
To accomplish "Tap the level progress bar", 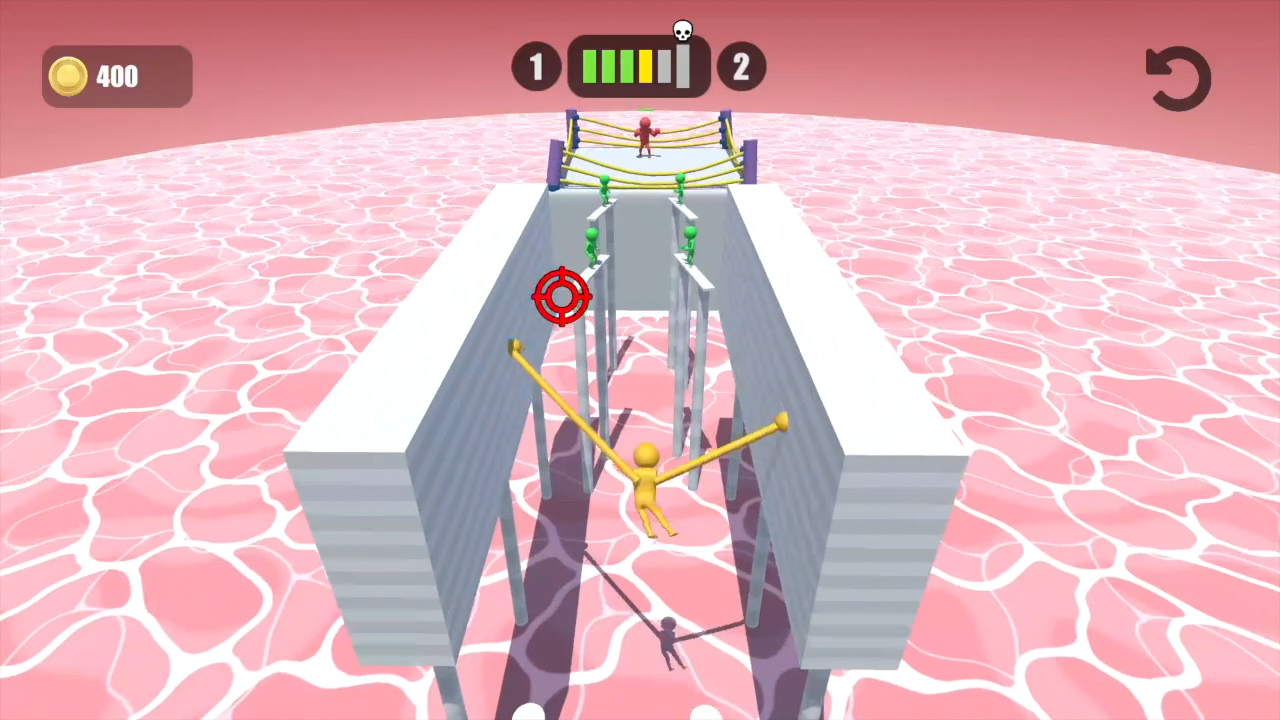I will click(x=638, y=65).
